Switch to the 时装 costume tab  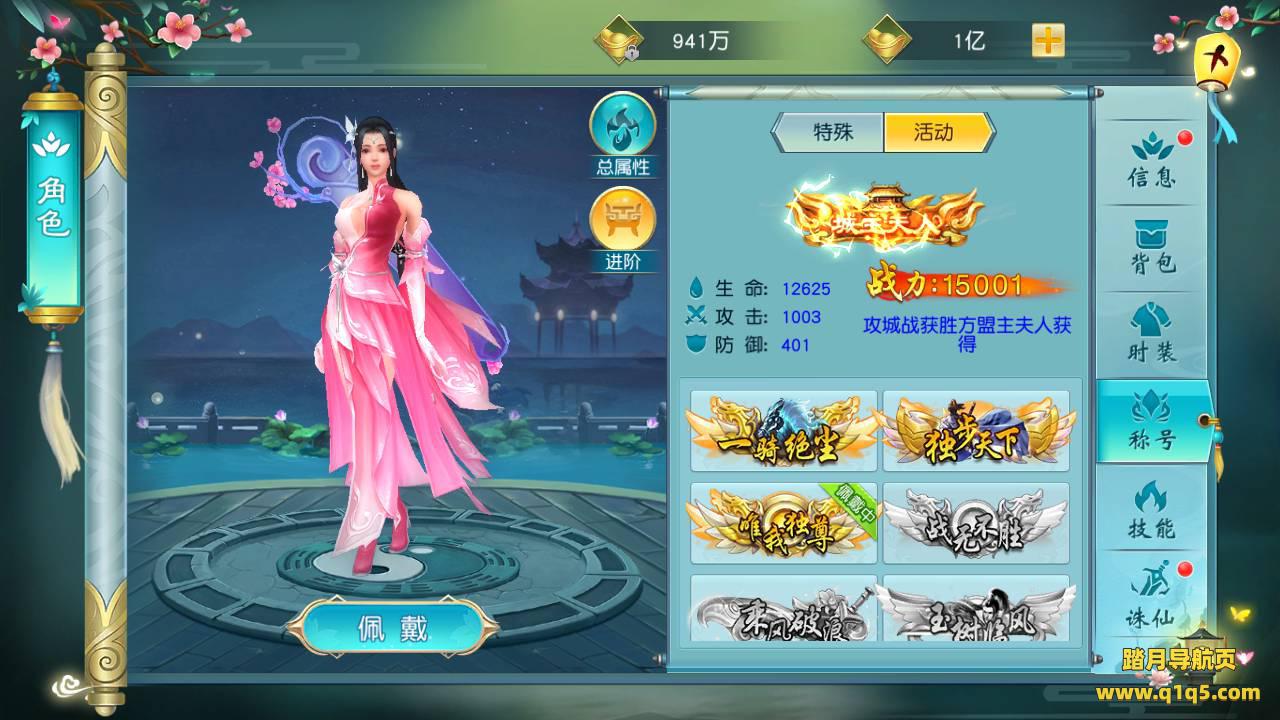point(1152,335)
